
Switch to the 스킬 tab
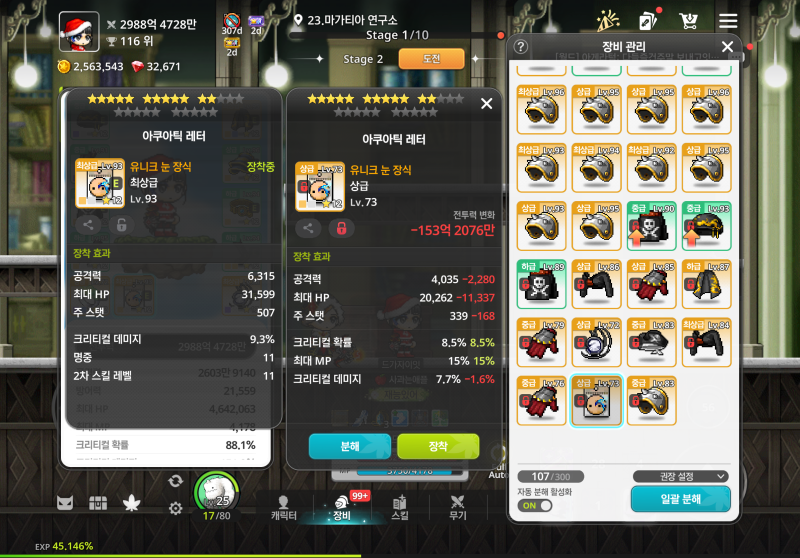[400, 507]
